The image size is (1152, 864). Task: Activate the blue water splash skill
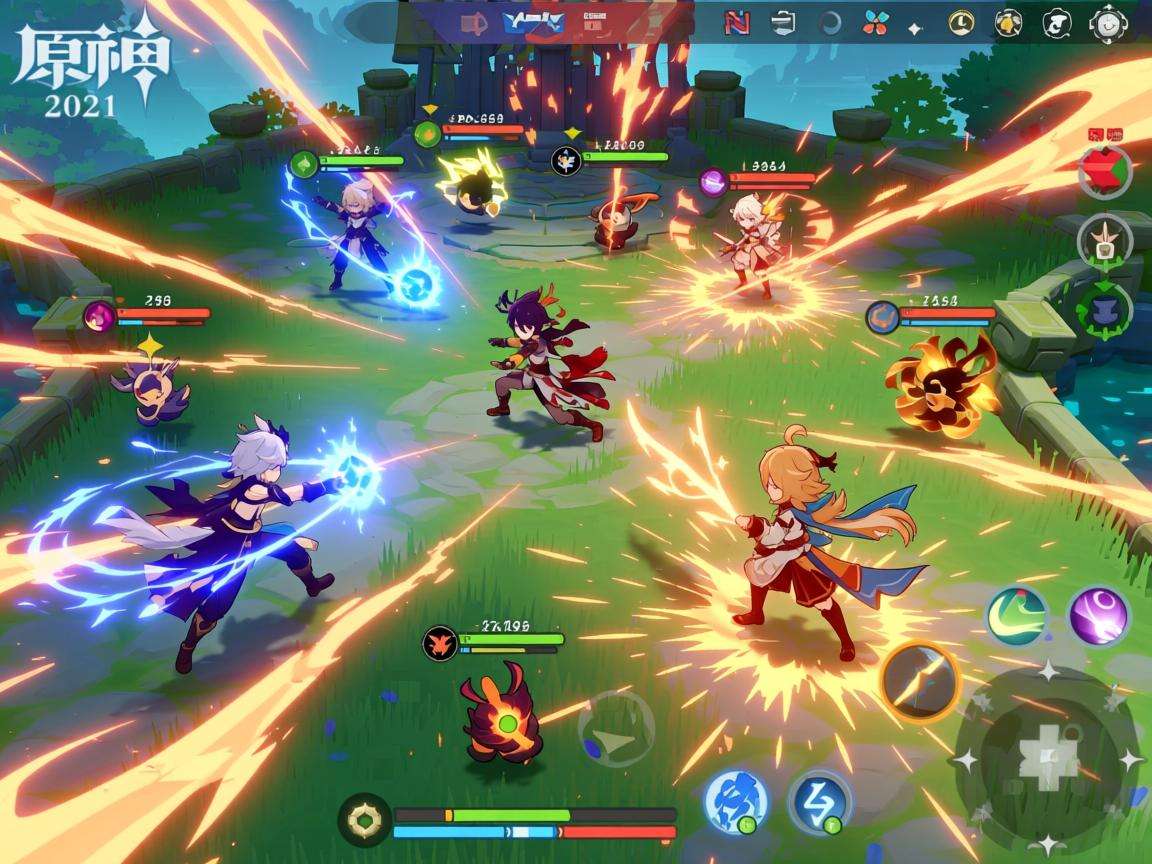[737, 801]
